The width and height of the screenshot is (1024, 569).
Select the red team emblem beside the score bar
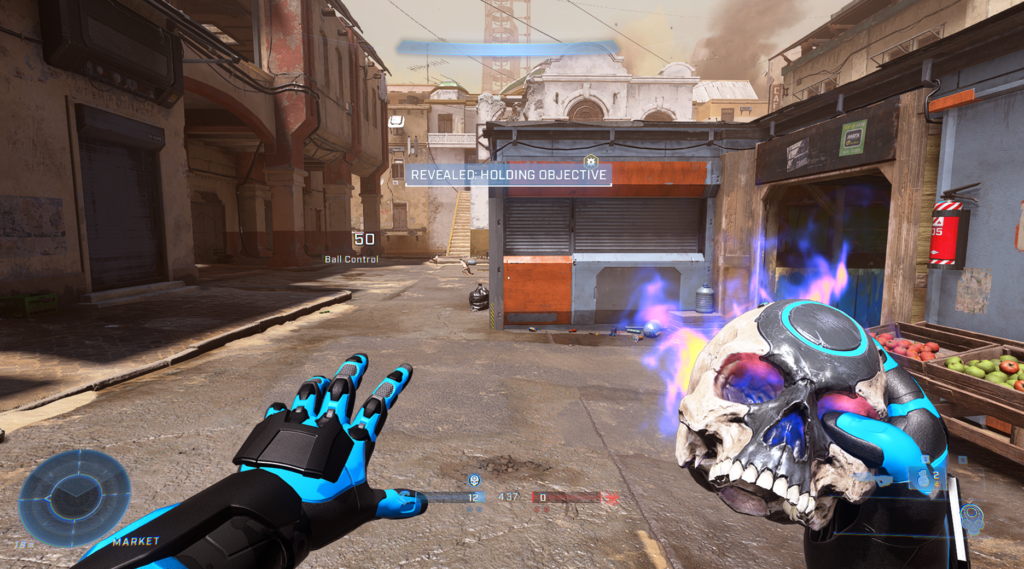click(611, 497)
